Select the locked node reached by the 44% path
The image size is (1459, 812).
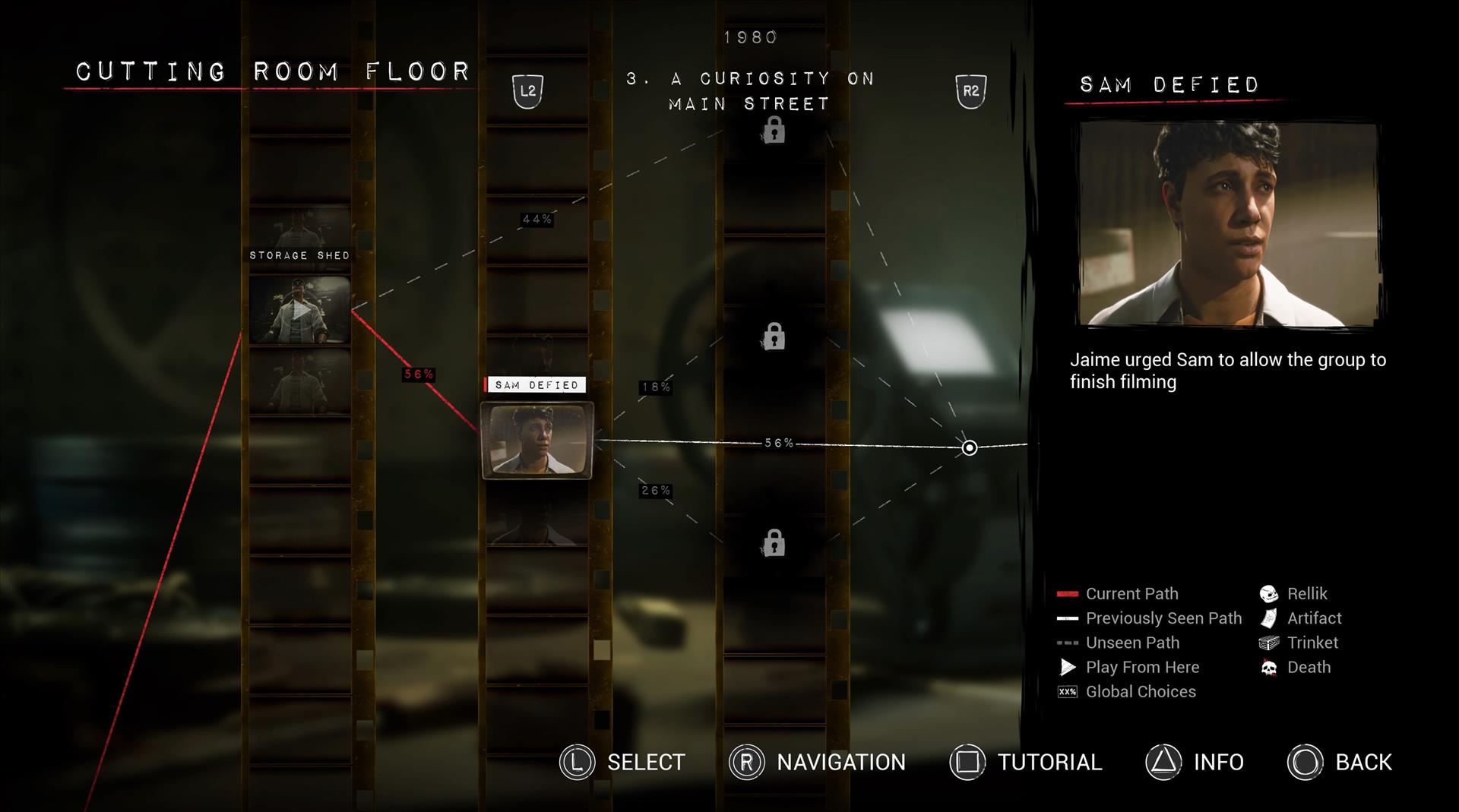[774, 131]
